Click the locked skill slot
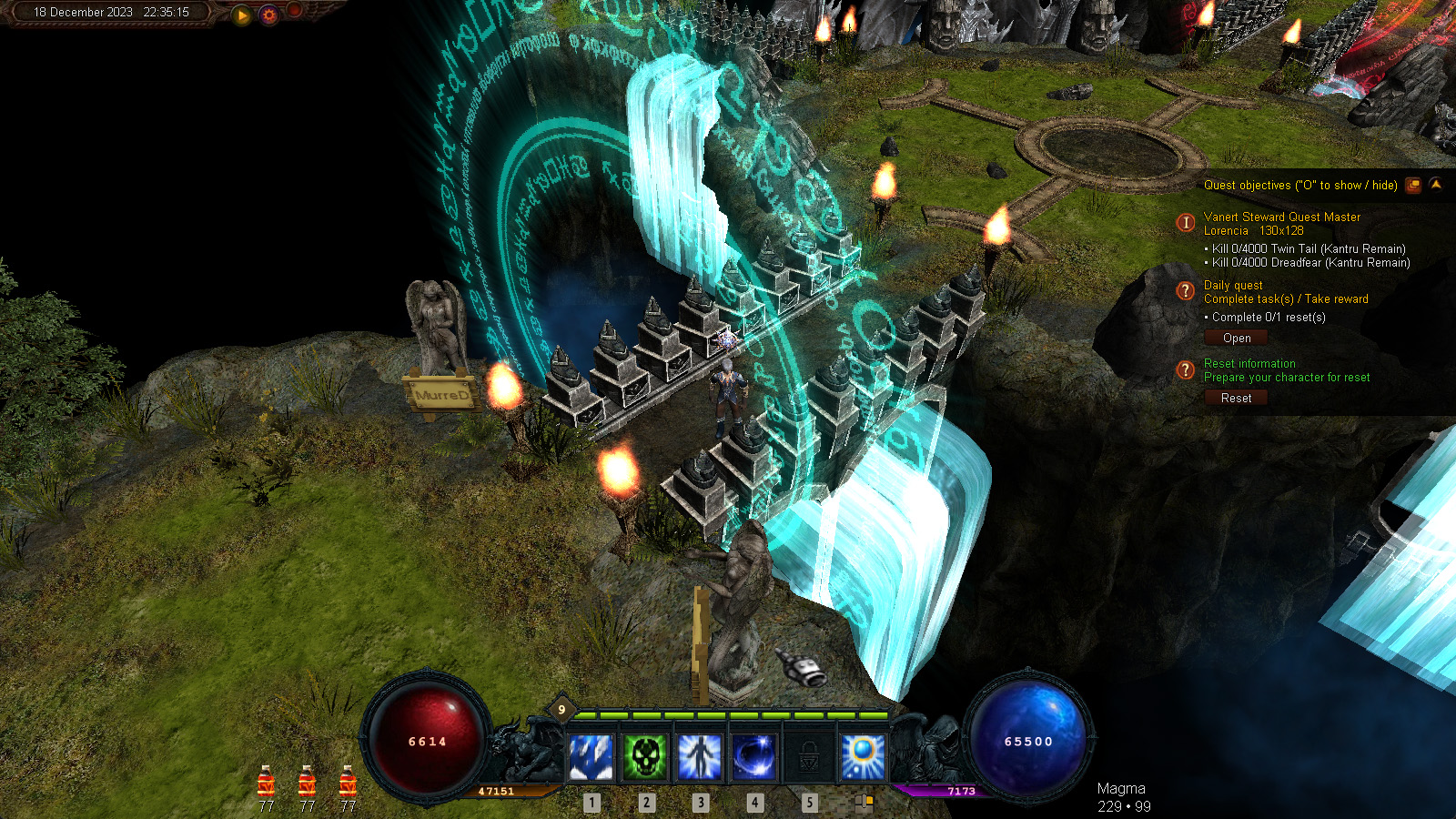Viewport: 1456px width, 819px height. pyautogui.click(x=808, y=757)
